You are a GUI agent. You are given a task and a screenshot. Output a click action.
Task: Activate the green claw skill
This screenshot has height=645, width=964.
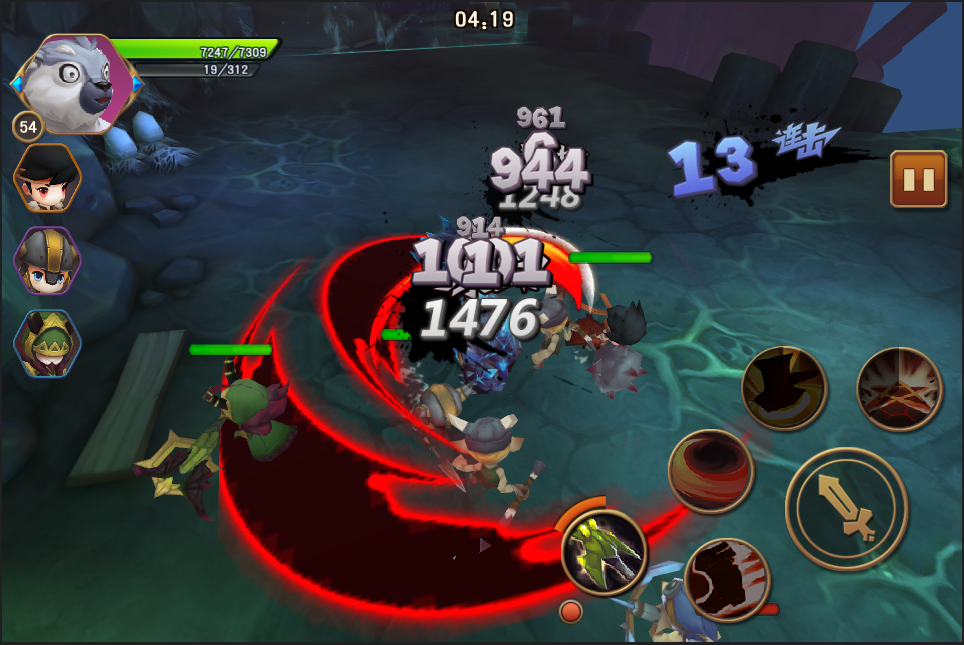tap(603, 552)
